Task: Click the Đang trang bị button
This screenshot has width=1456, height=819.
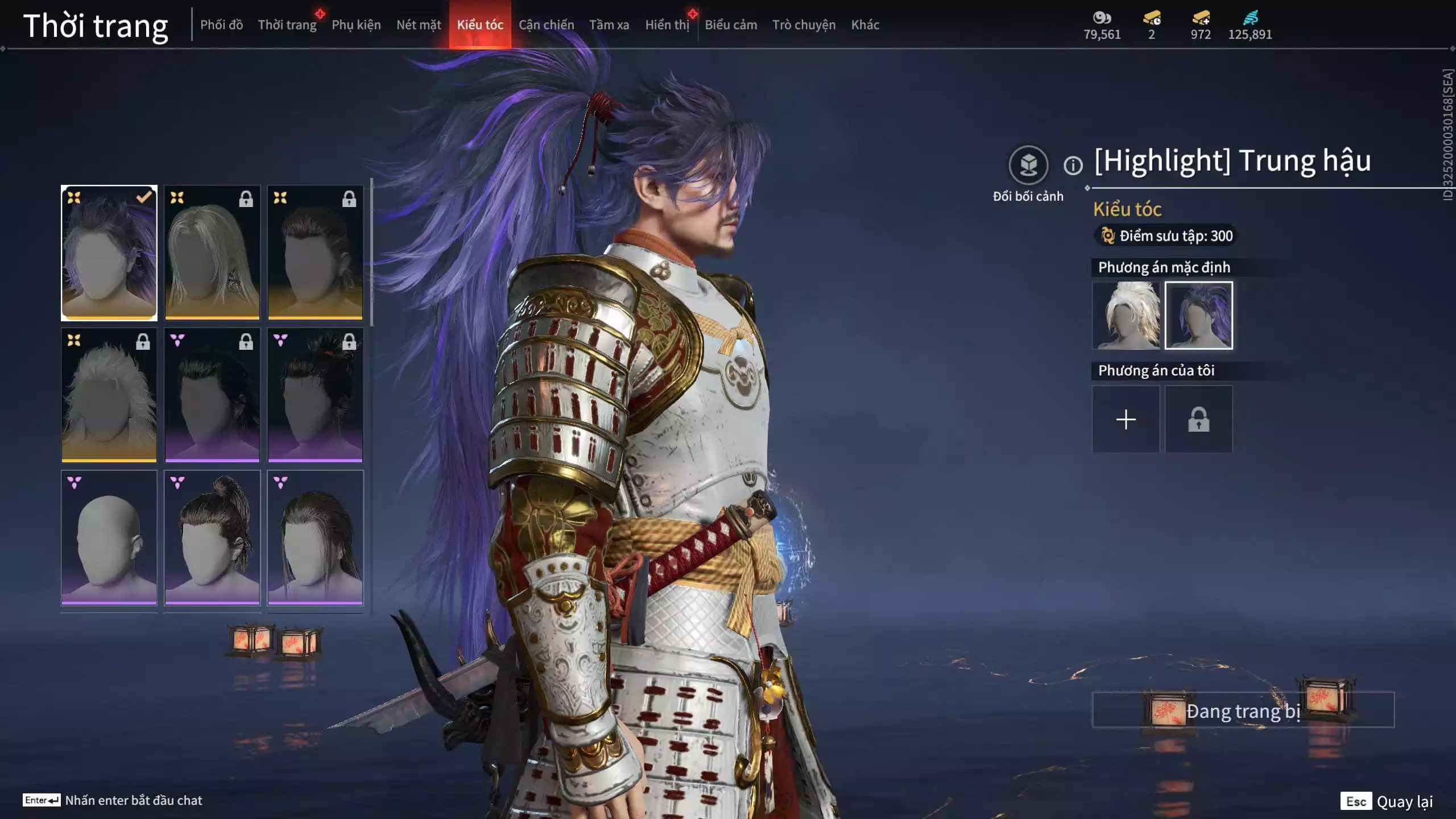Action: 1243,710
